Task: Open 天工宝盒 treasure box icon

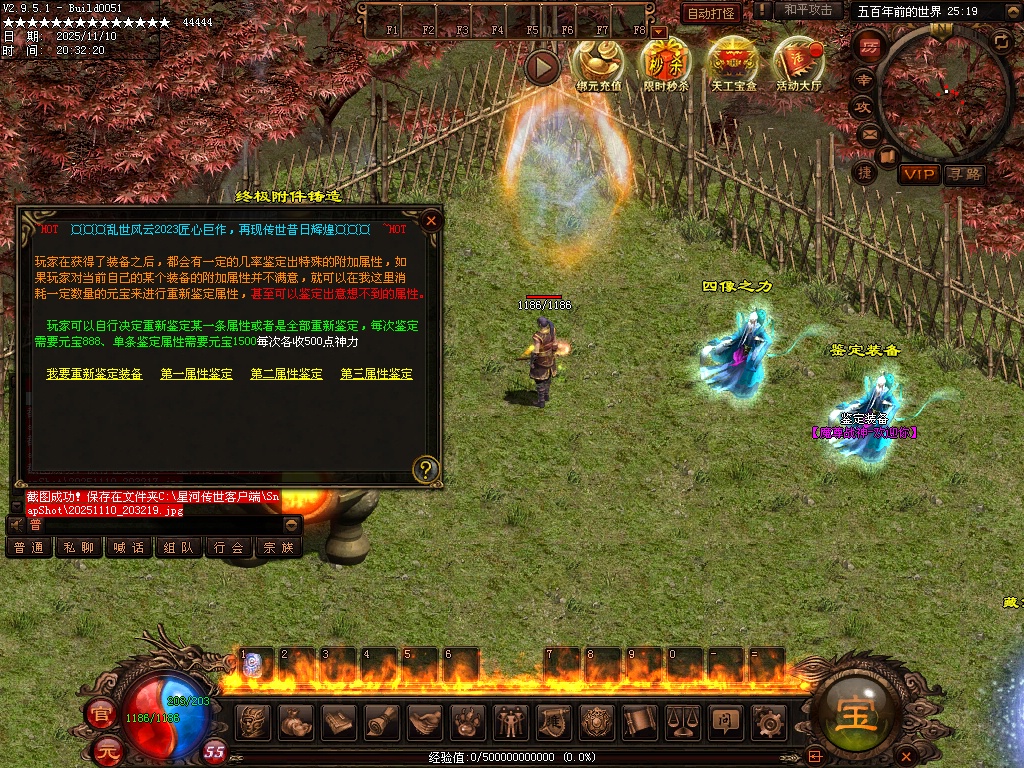Action: [x=733, y=63]
